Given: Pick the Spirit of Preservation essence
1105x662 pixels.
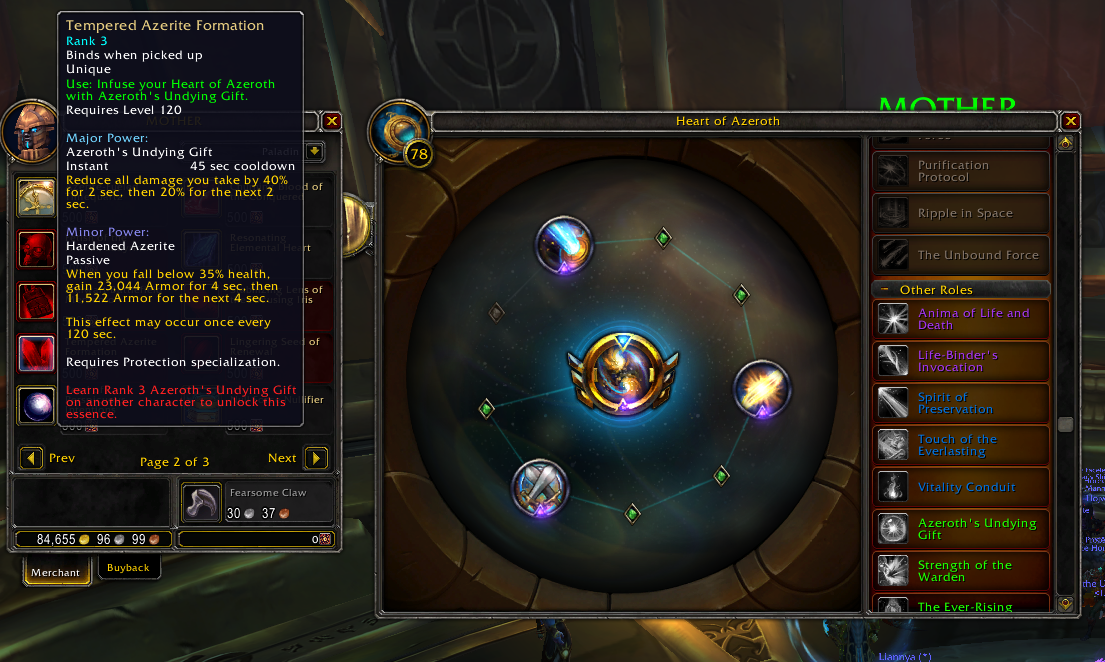Looking at the screenshot, I should point(962,403).
